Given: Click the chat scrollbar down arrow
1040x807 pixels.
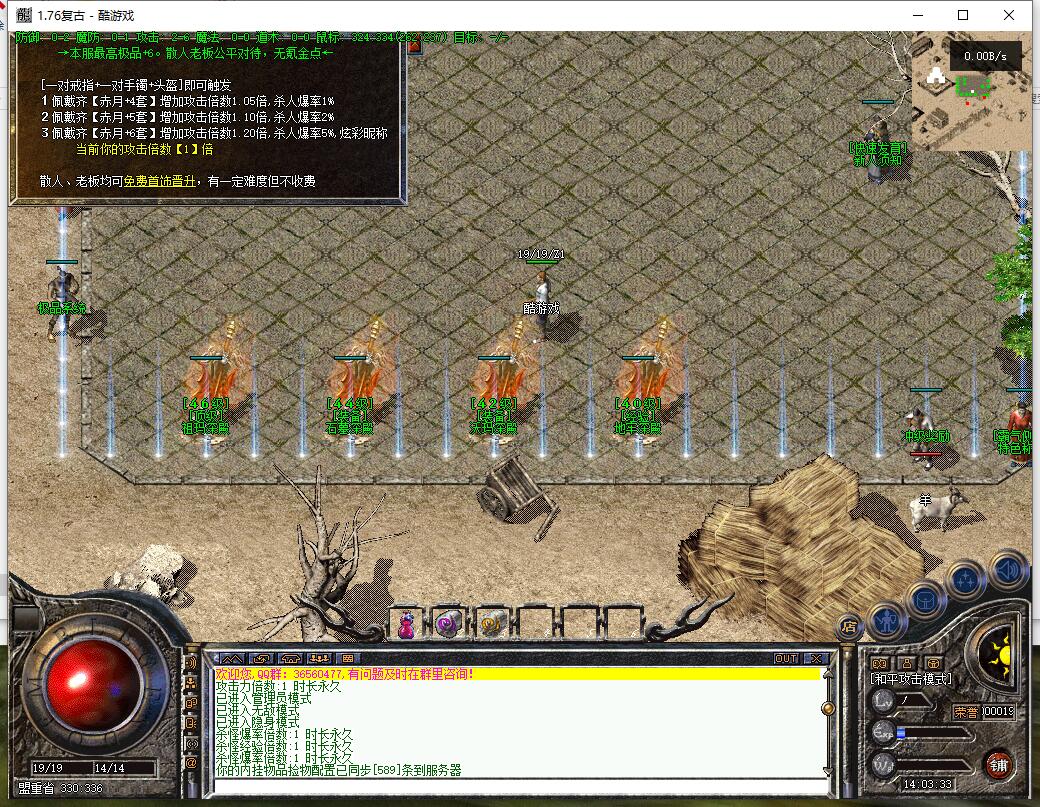Looking at the screenshot, I should point(827,771).
